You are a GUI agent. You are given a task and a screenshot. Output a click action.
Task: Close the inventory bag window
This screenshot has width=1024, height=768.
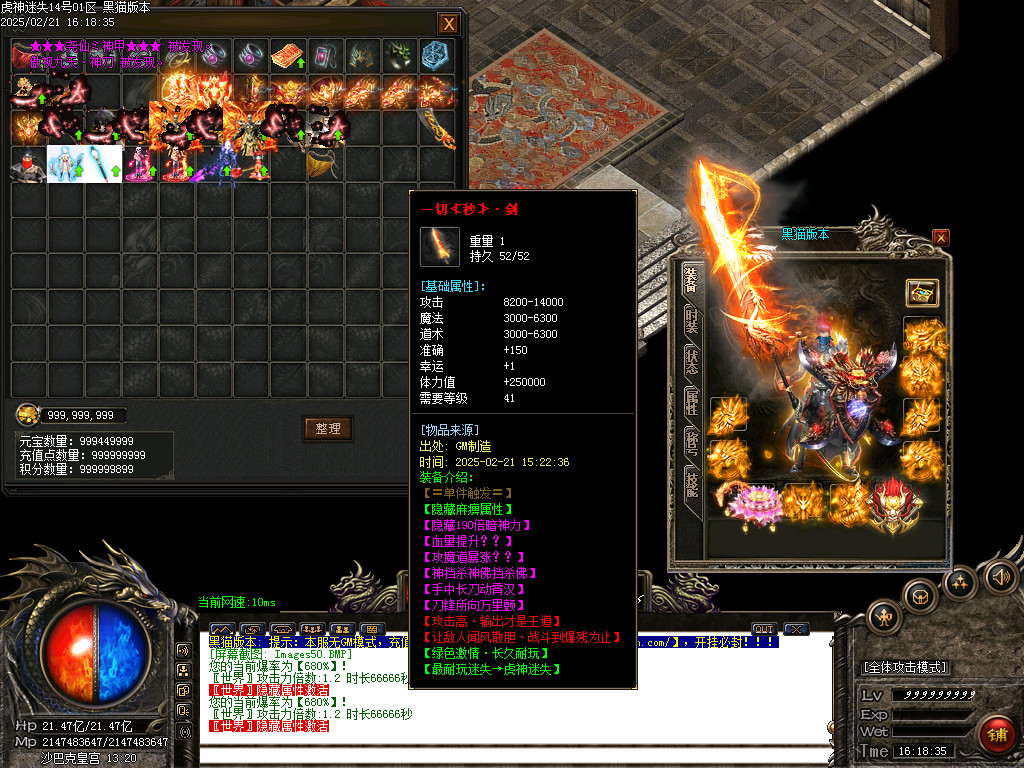(x=449, y=23)
